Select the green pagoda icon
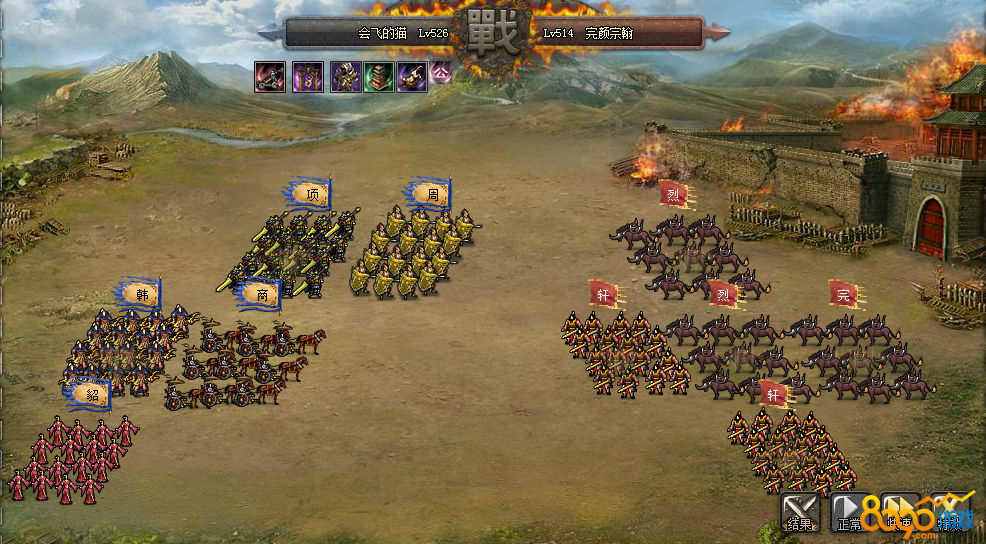Screen dimensions: 986x544 (378, 77)
